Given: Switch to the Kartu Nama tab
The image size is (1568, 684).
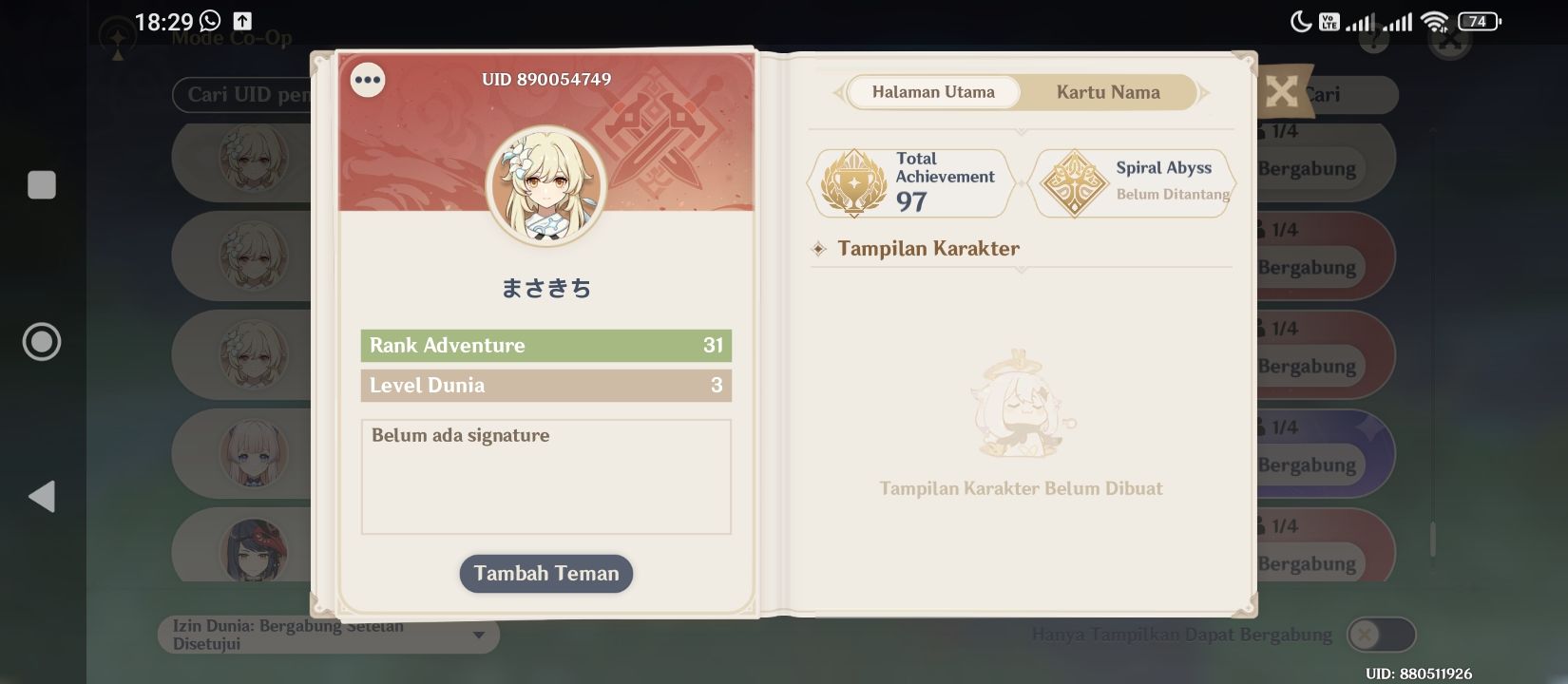Looking at the screenshot, I should [x=1107, y=92].
